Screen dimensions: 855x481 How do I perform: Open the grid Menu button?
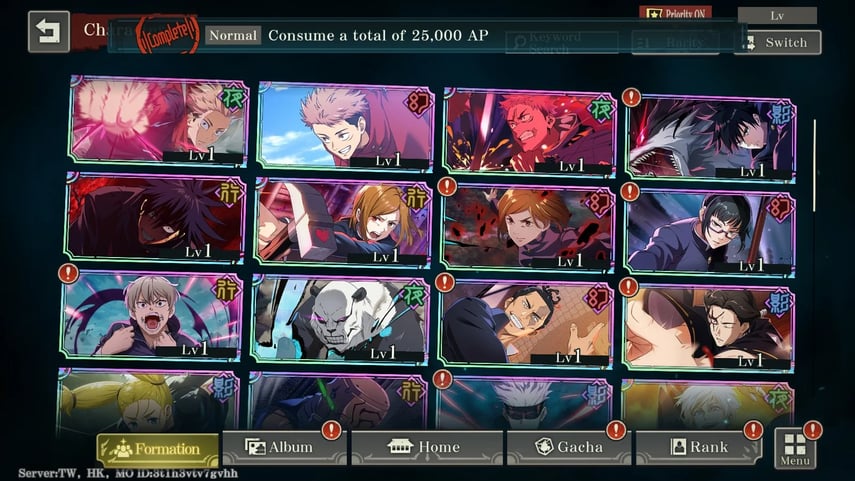tap(795, 449)
